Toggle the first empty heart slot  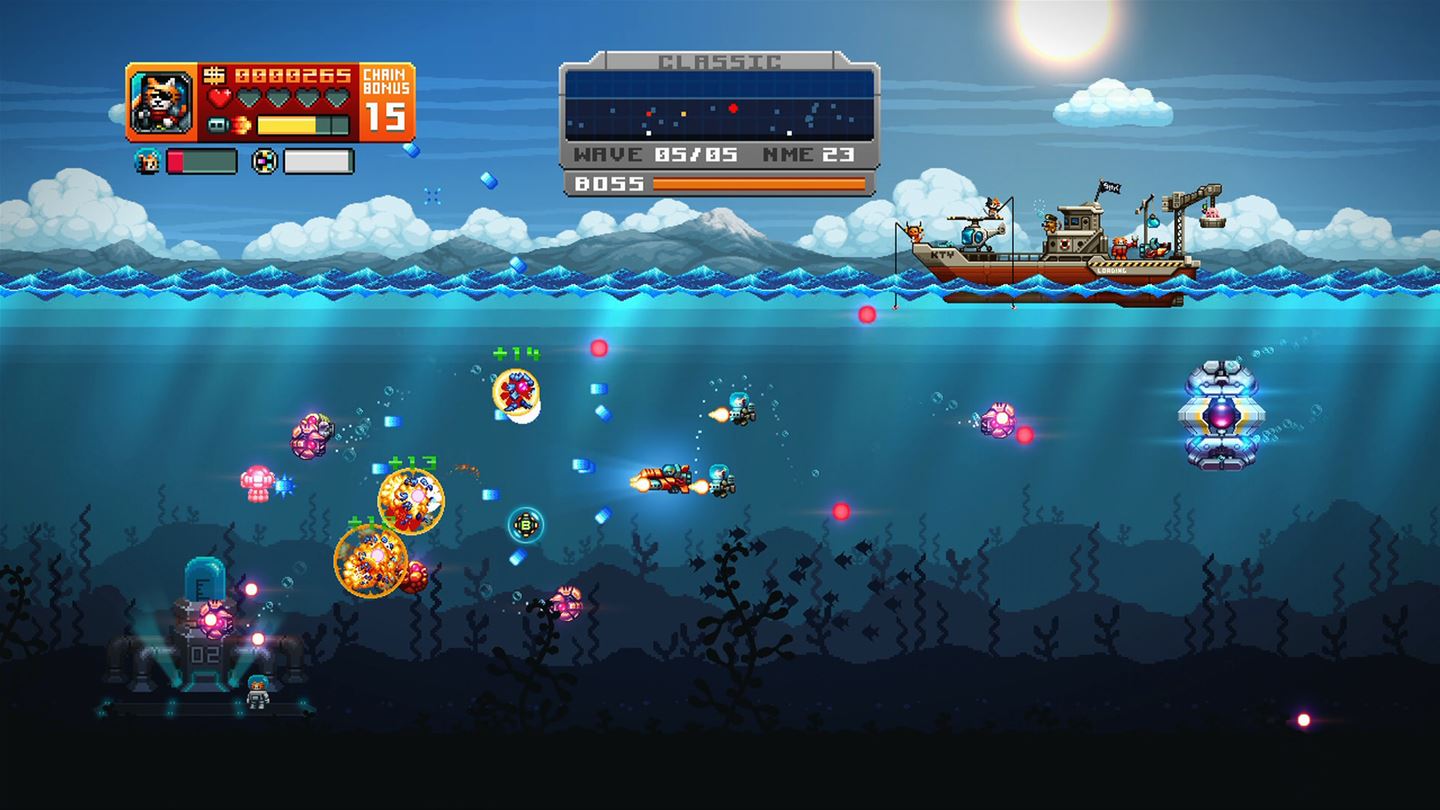(x=251, y=96)
